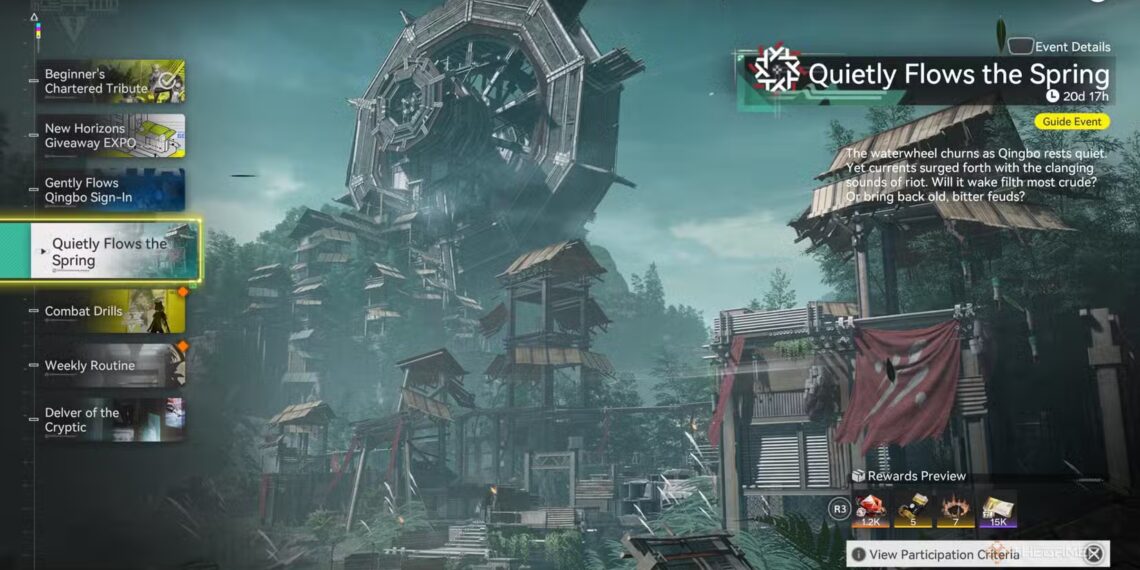Select New Horizons Giveaway EXPO entry

[110, 136]
